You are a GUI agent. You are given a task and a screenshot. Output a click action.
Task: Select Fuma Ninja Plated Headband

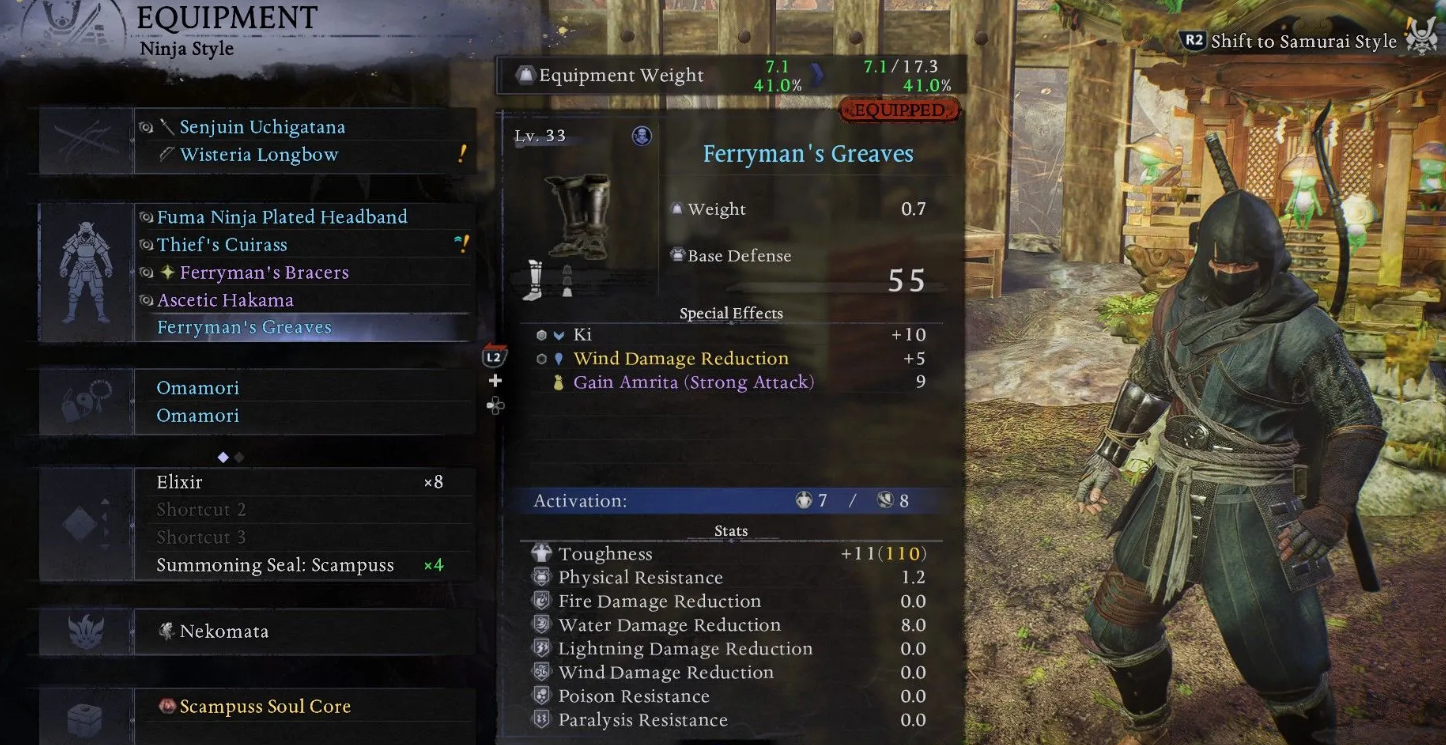(x=282, y=217)
